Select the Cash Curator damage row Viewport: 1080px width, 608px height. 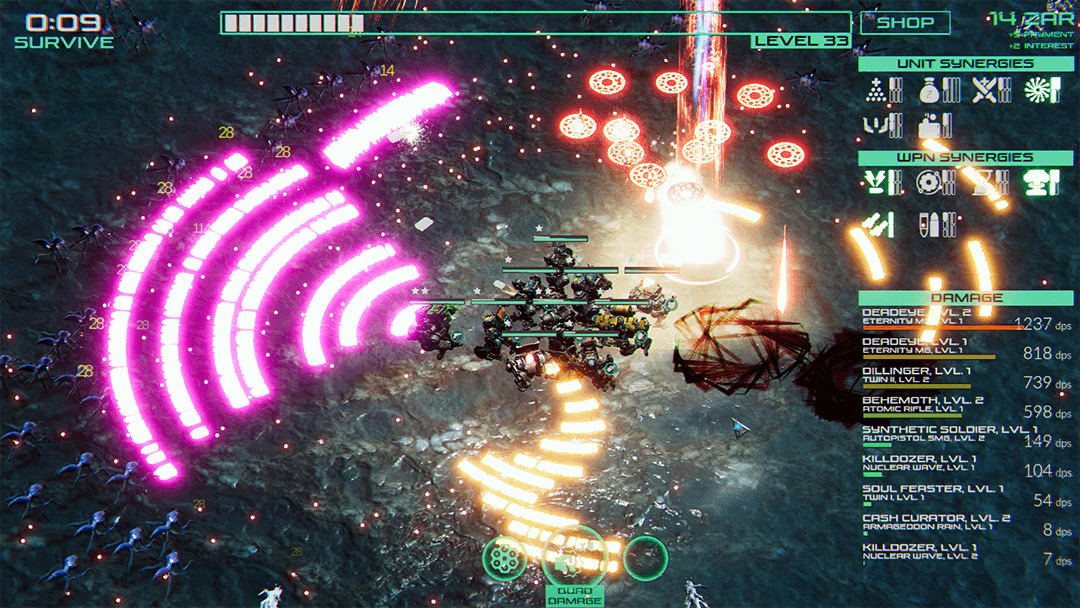pos(958,523)
